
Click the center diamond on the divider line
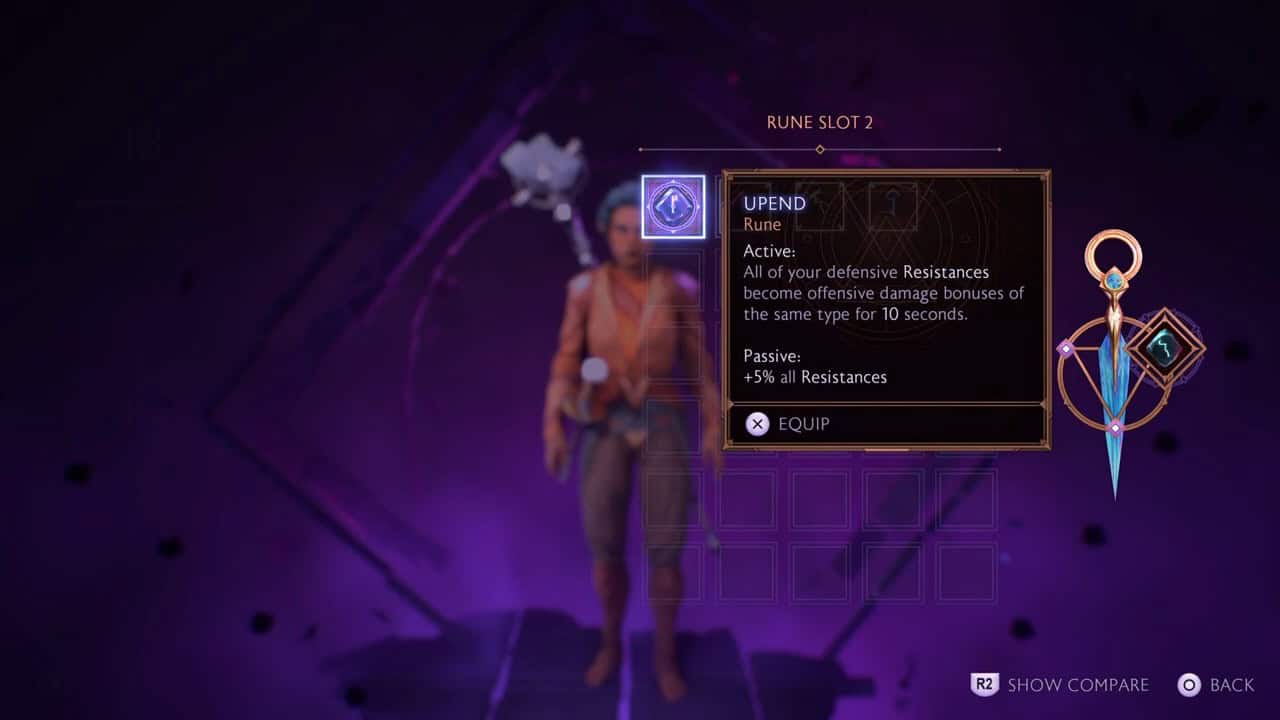819,148
